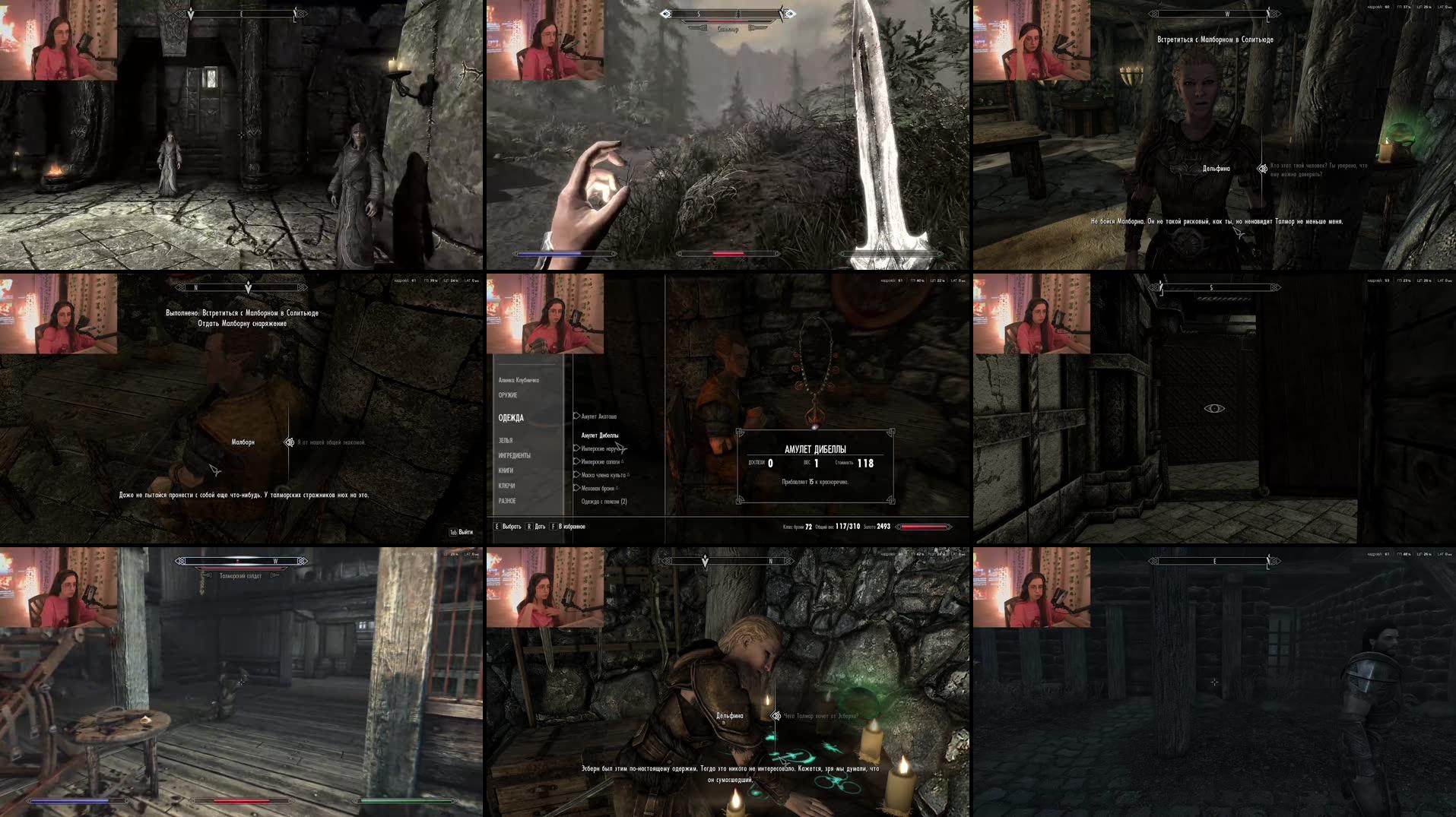Toggle the equip arrow beside Амулет Акатоша

tap(576, 416)
